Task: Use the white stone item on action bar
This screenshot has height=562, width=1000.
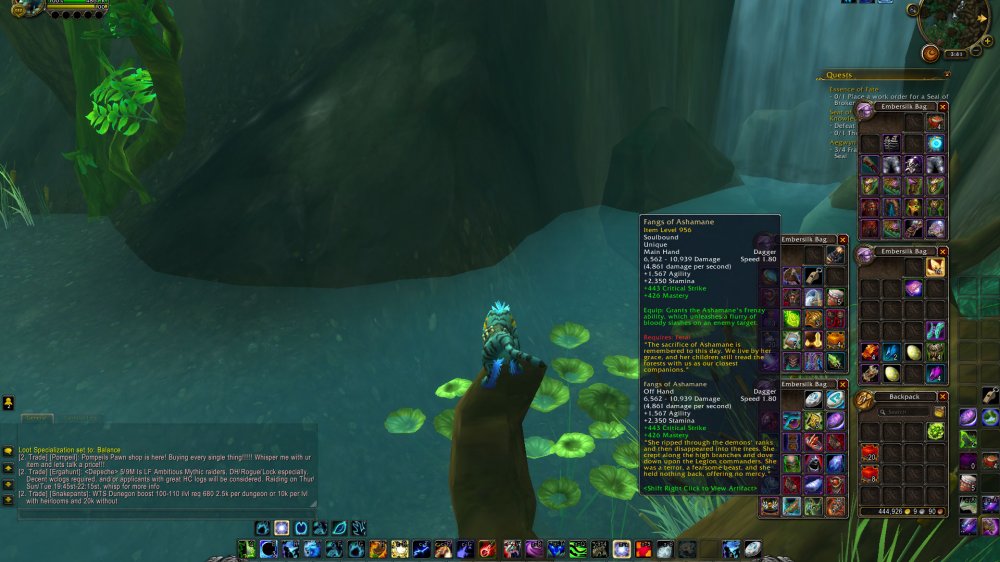Action: click(x=752, y=548)
